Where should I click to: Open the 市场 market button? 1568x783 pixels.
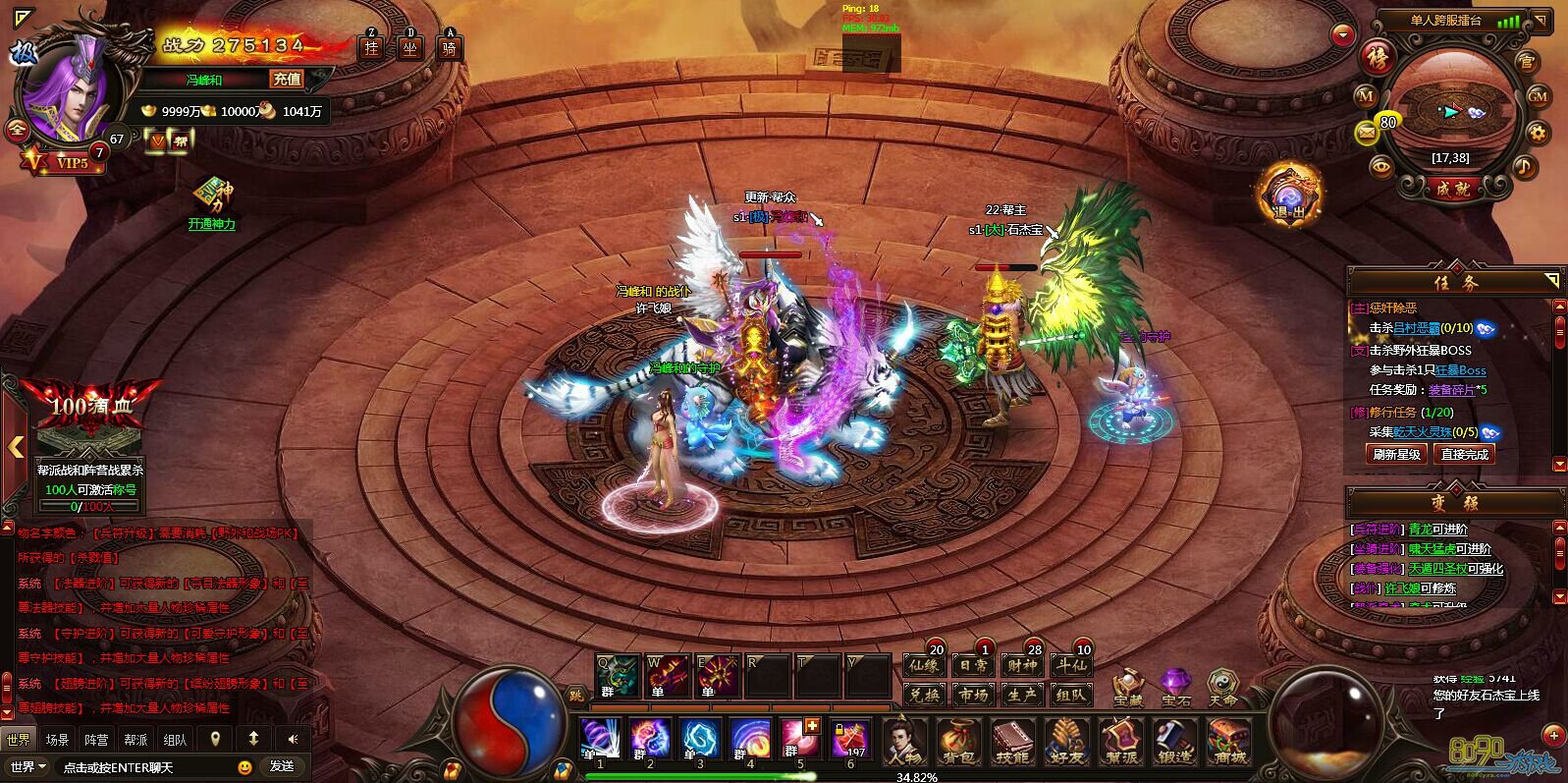pyautogui.click(x=973, y=695)
